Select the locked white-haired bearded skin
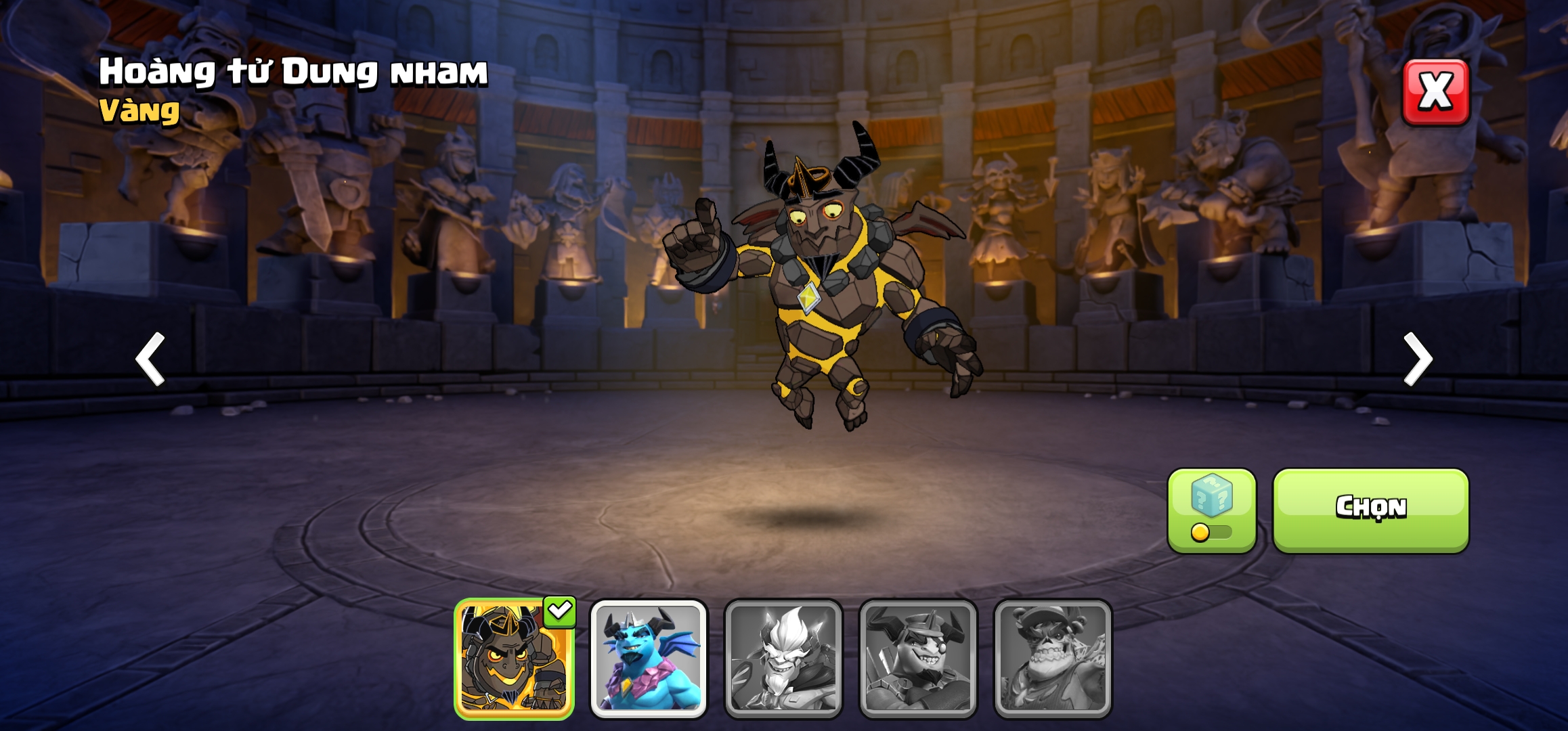The image size is (1568, 731). (783, 659)
